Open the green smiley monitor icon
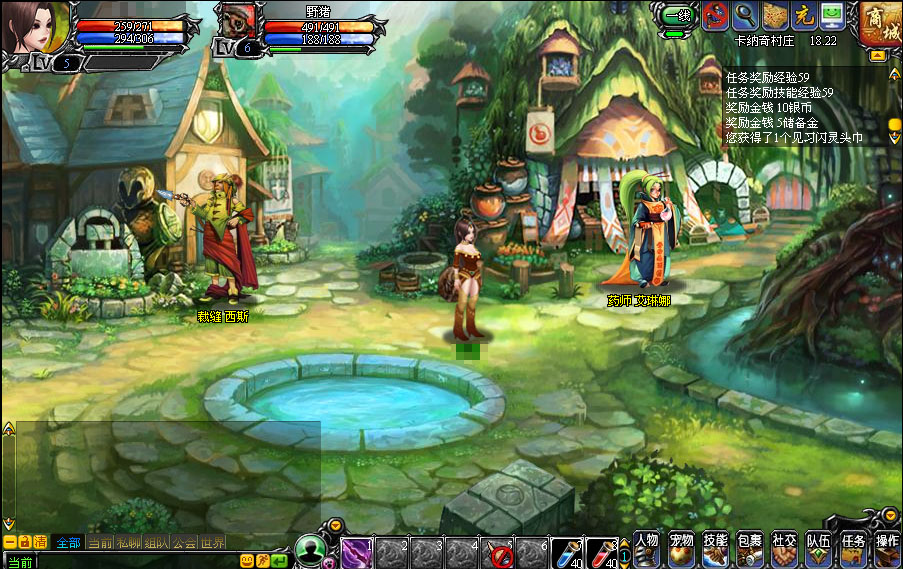The image size is (903, 569). 832,15
